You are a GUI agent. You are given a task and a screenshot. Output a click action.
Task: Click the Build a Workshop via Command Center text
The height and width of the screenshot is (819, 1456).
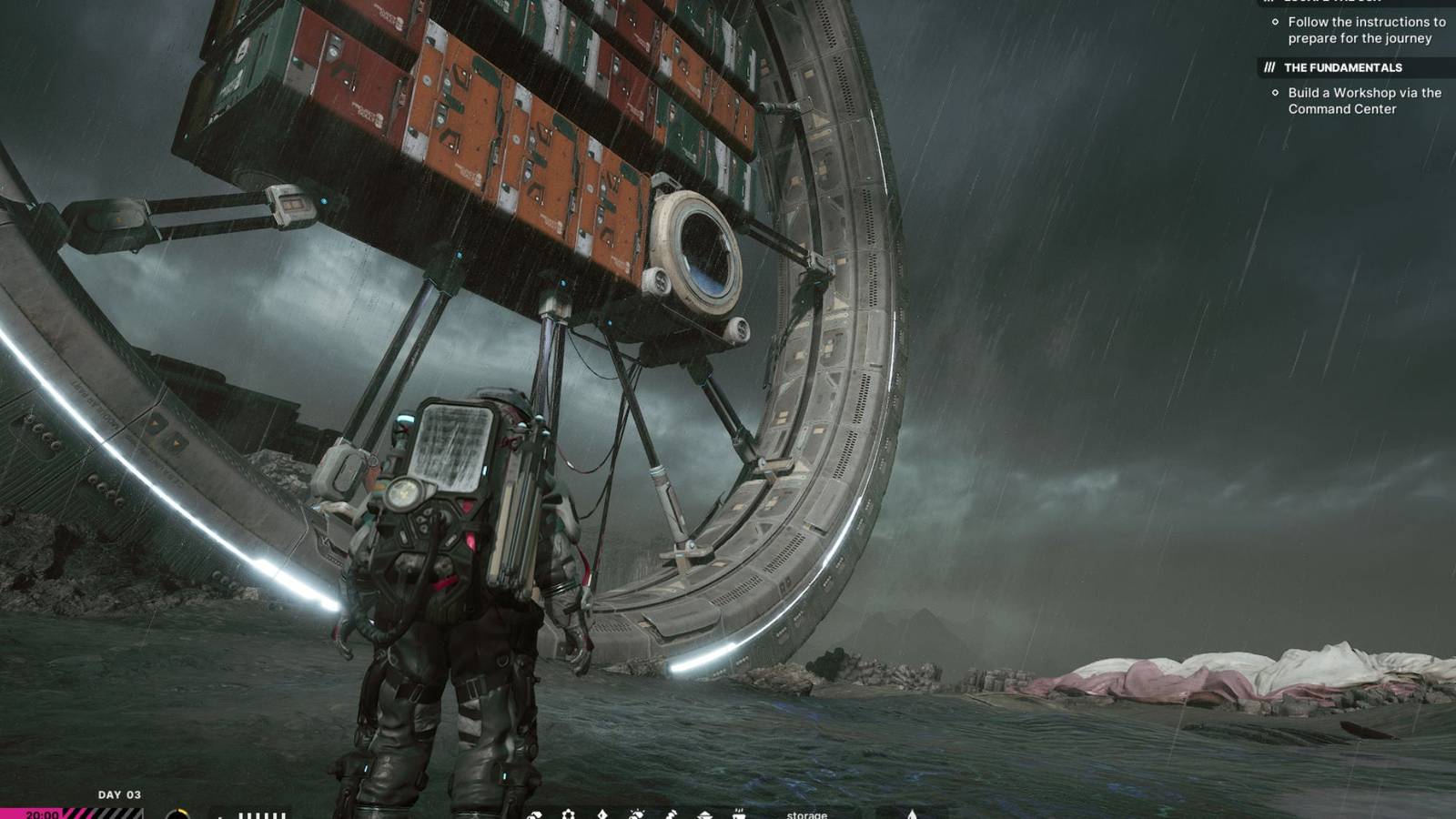coord(1363,100)
